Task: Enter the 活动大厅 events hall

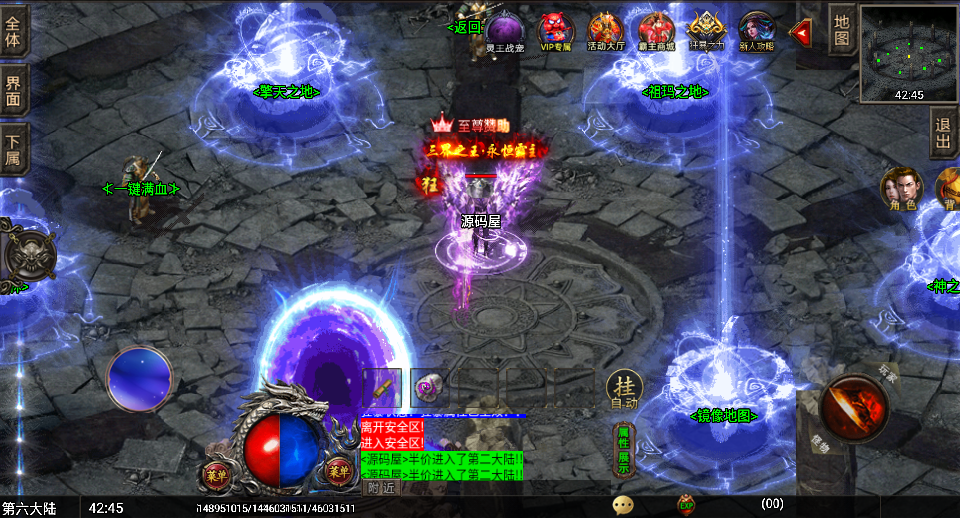Action: pyautogui.click(x=605, y=30)
